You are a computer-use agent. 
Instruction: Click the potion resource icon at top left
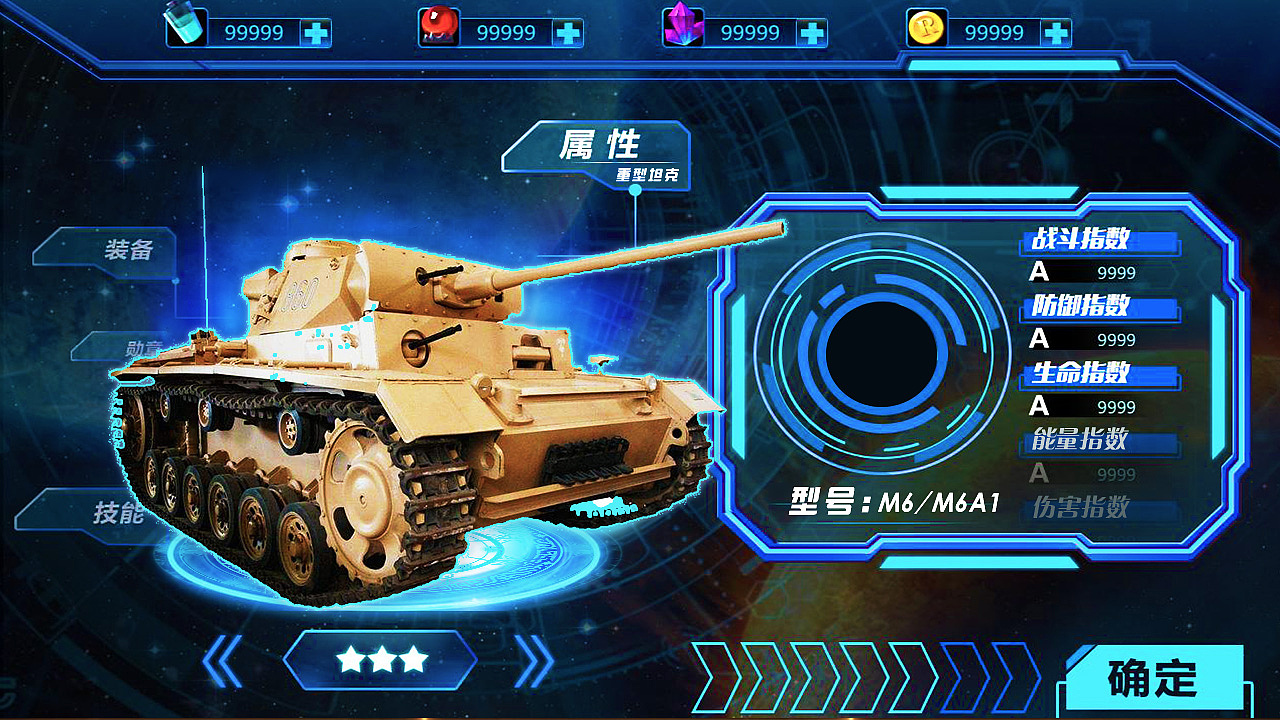click(180, 23)
